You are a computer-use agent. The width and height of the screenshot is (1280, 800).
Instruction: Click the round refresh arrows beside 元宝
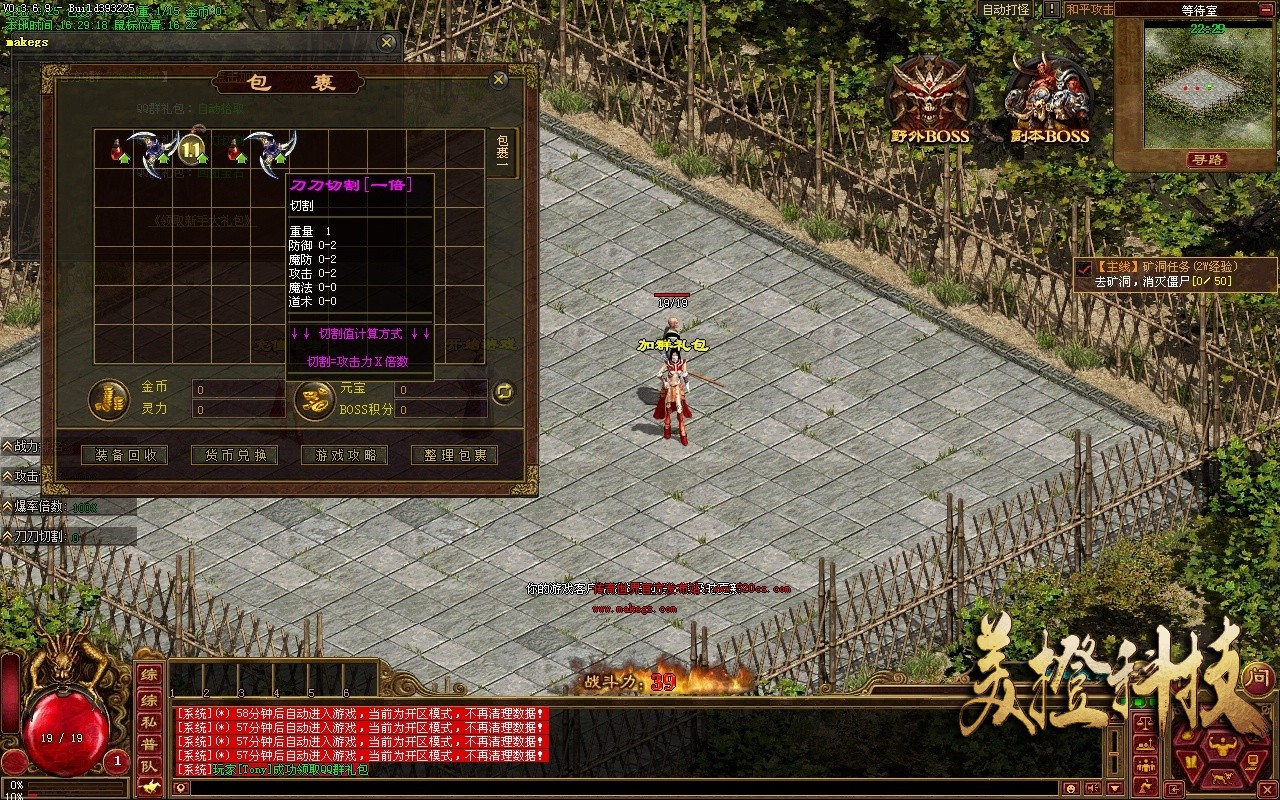coord(505,392)
